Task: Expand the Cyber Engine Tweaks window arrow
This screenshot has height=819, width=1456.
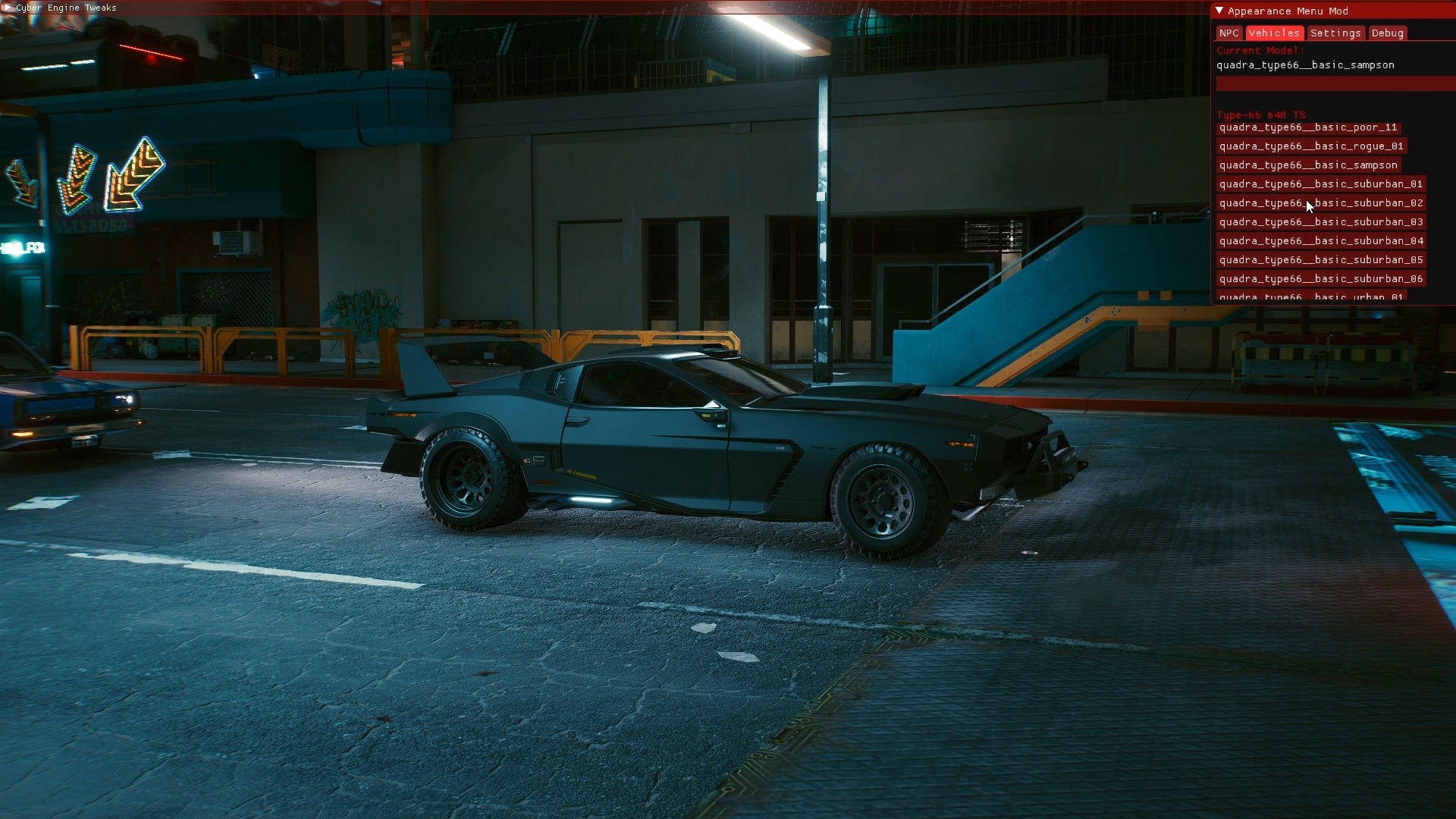Action: tap(8, 8)
